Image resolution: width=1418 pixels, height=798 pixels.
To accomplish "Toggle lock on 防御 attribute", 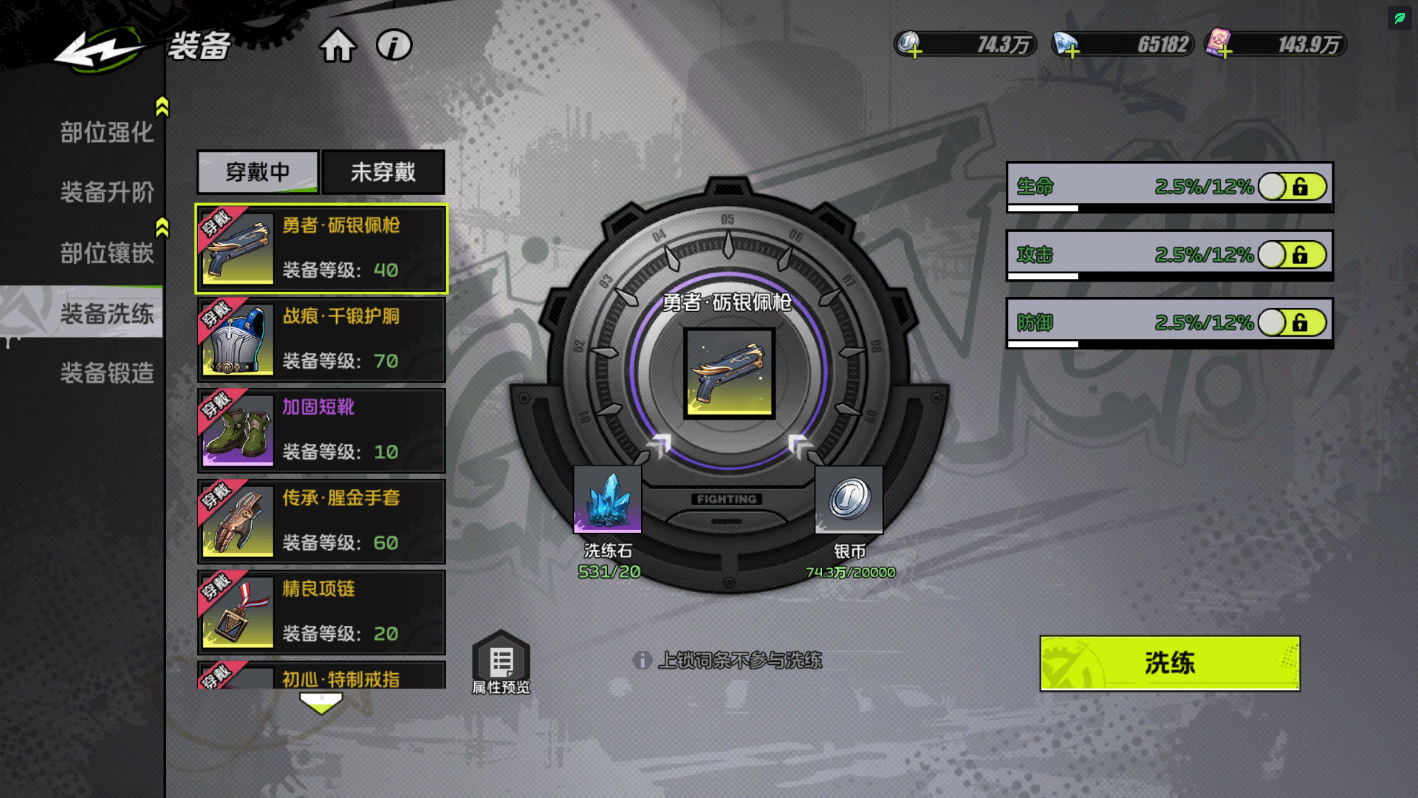I will click(1292, 323).
